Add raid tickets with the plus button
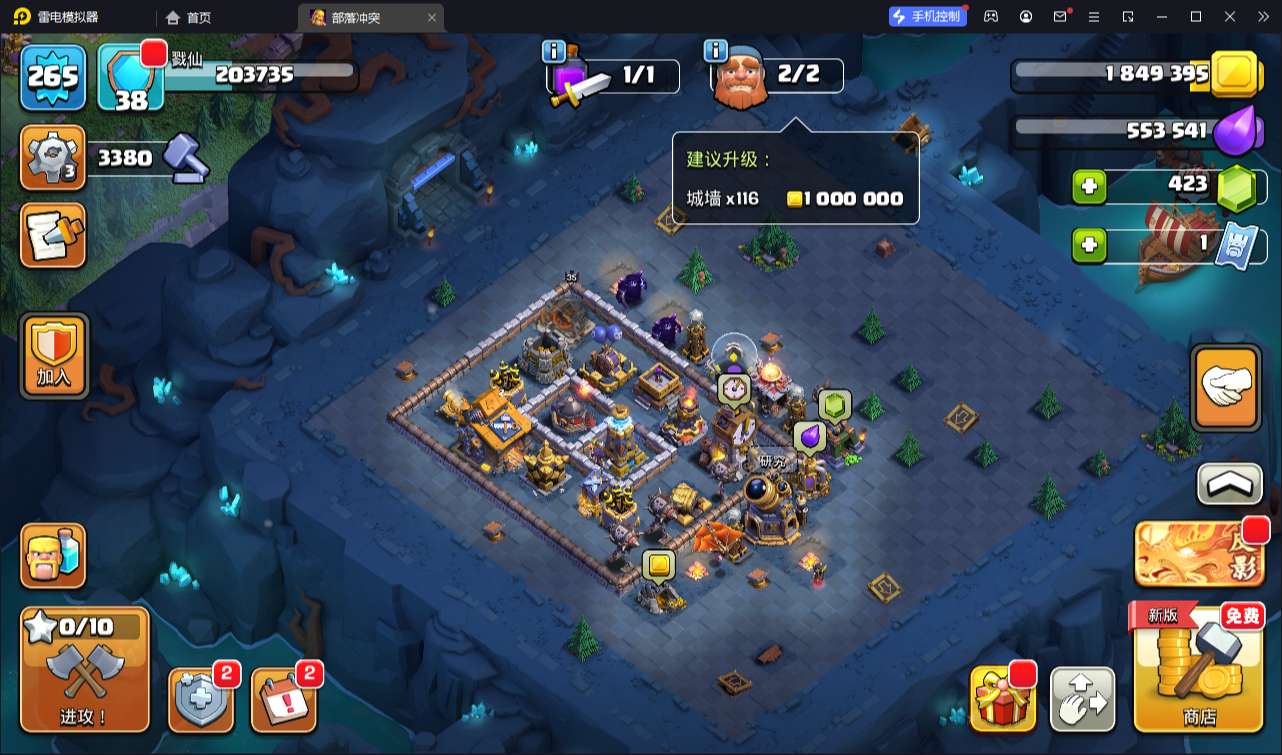This screenshot has height=755, width=1282. [1090, 245]
